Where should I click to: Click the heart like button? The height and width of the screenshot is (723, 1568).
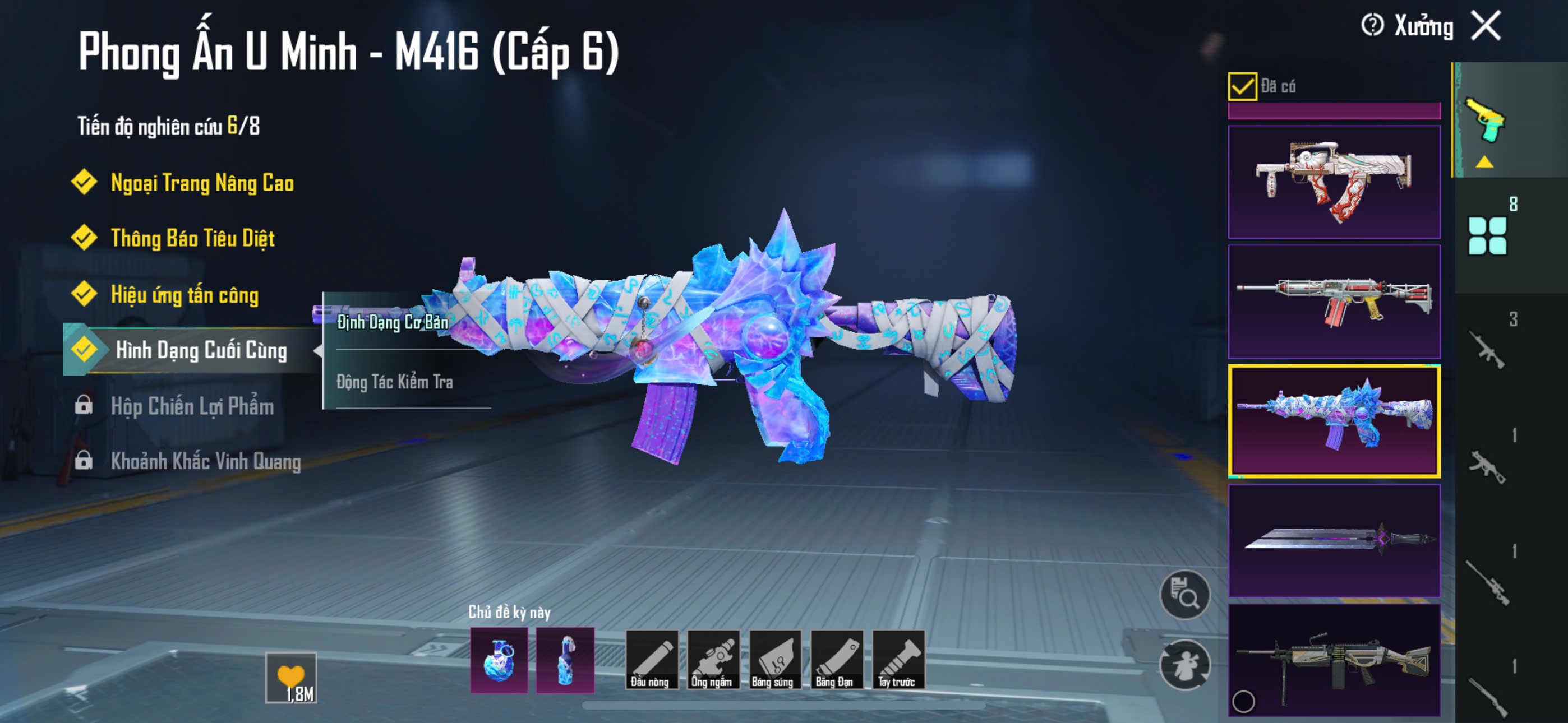tap(291, 676)
